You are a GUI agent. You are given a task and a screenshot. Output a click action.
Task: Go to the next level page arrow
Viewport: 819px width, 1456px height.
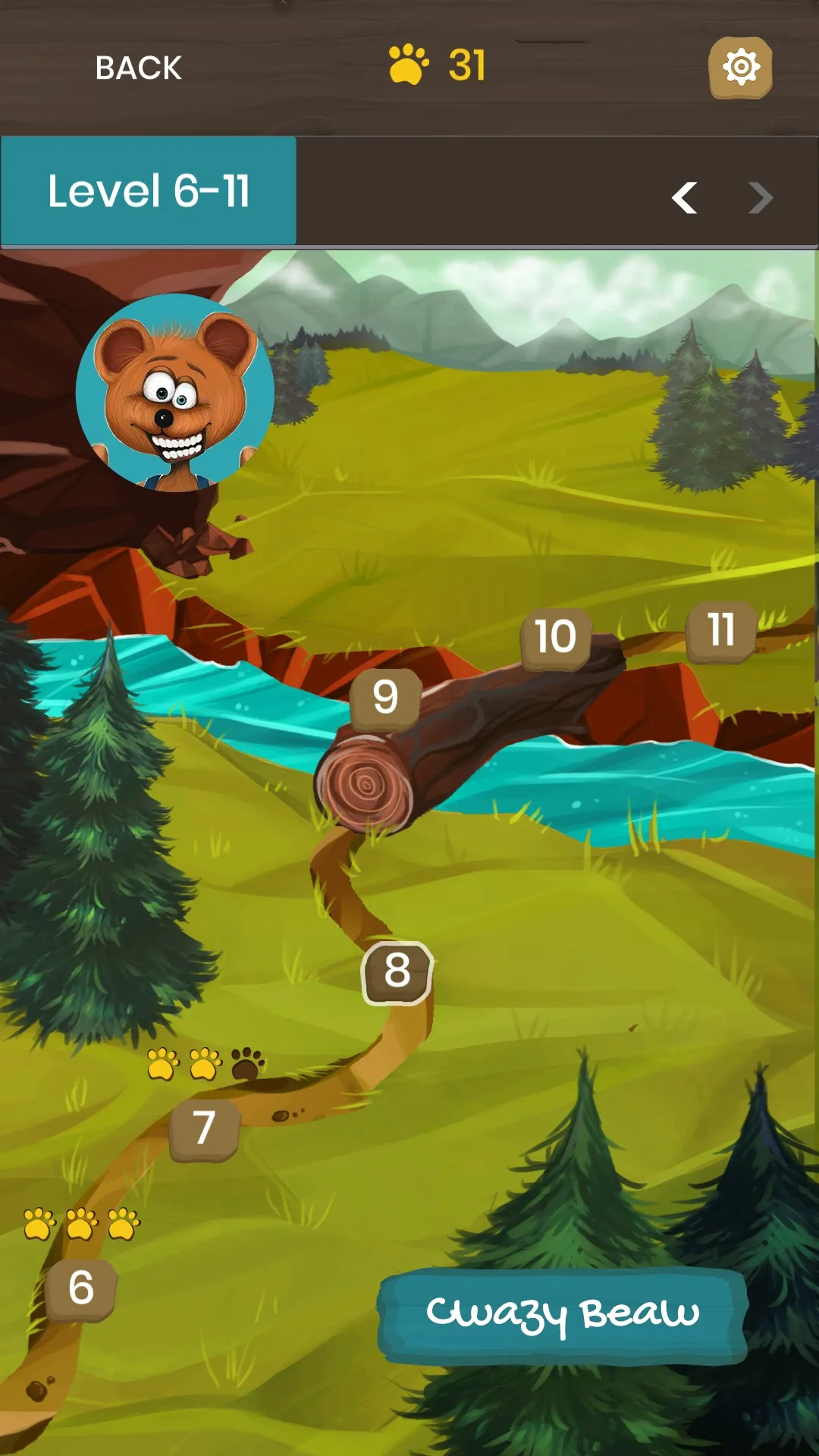point(760,198)
